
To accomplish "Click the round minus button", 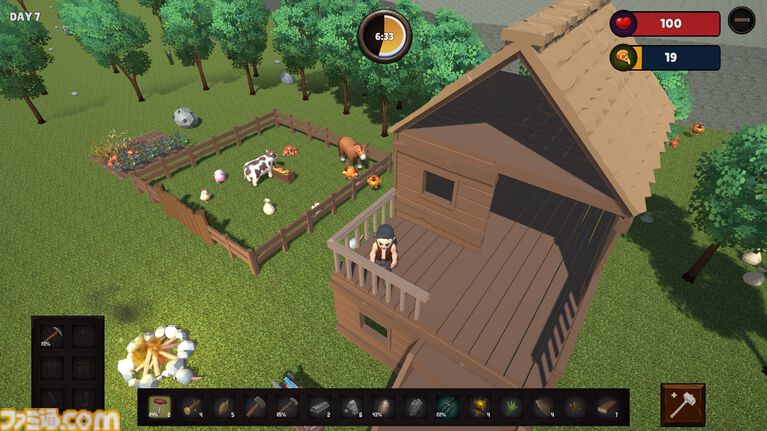I will (741, 21).
